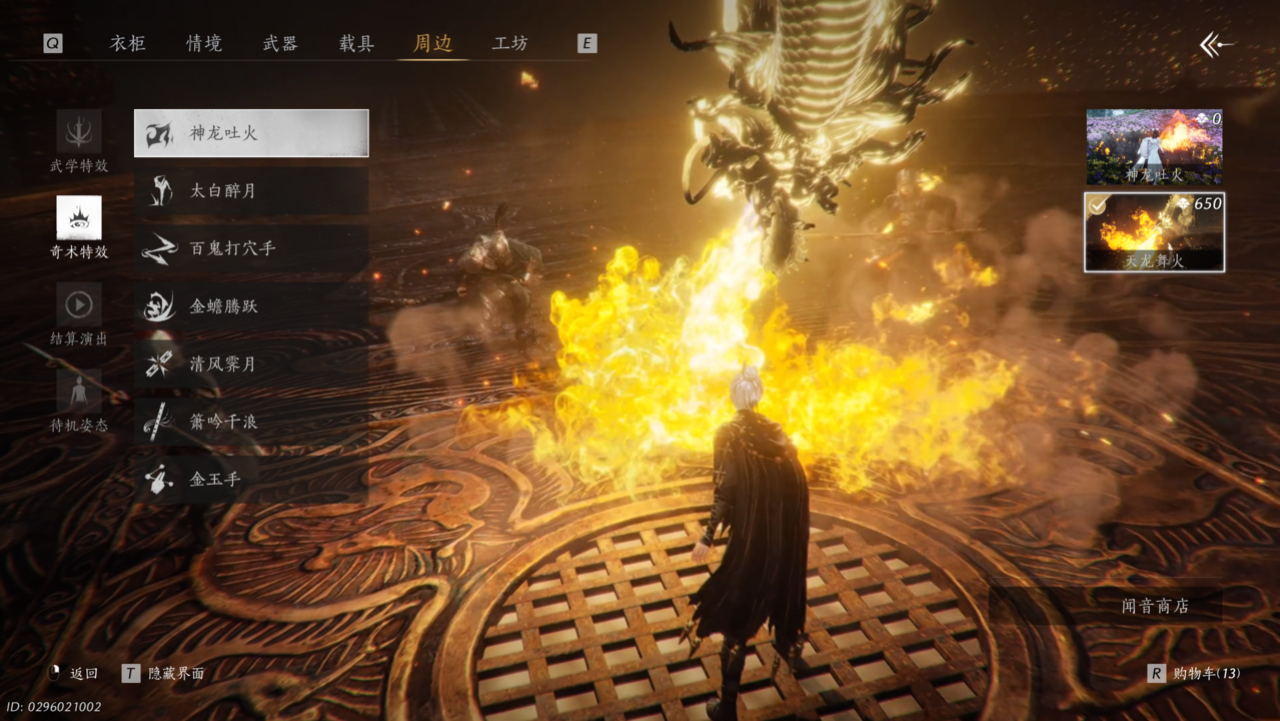
Task: Select the 天龙舞火 effect thumbnail
Action: click(x=1154, y=232)
